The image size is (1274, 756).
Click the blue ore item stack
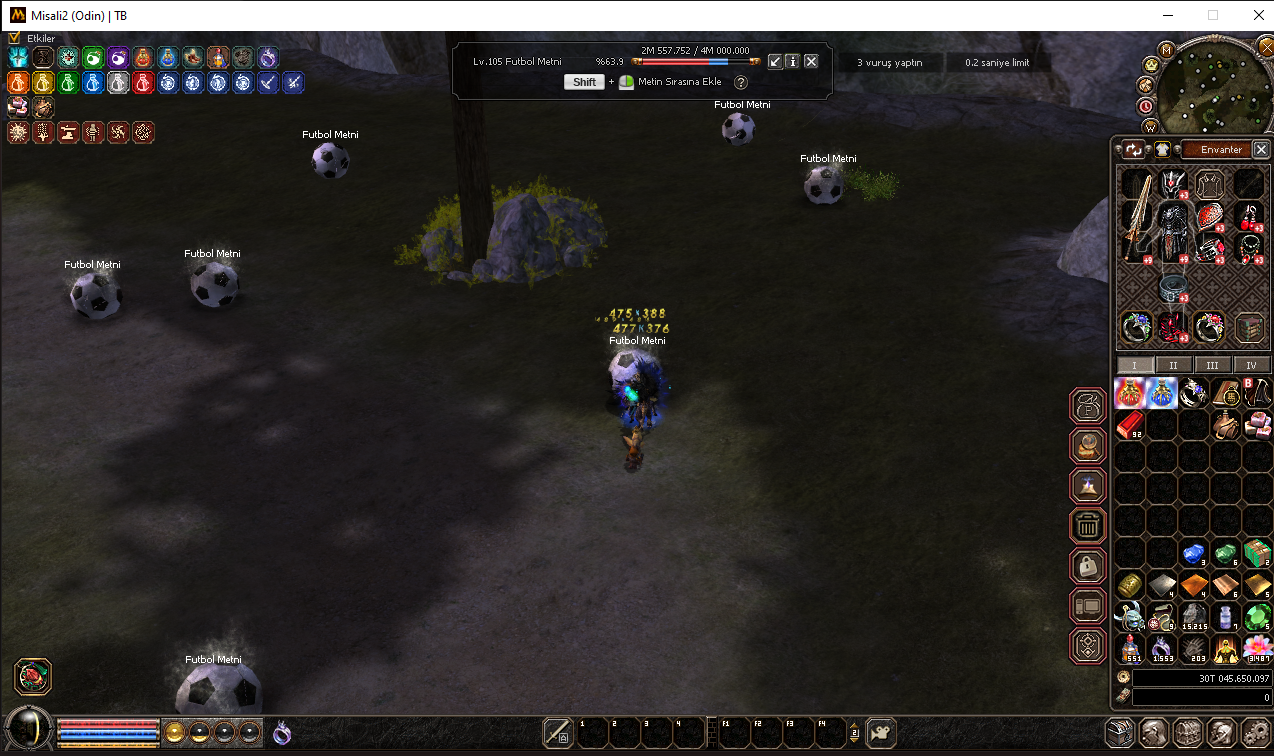coord(1193,553)
